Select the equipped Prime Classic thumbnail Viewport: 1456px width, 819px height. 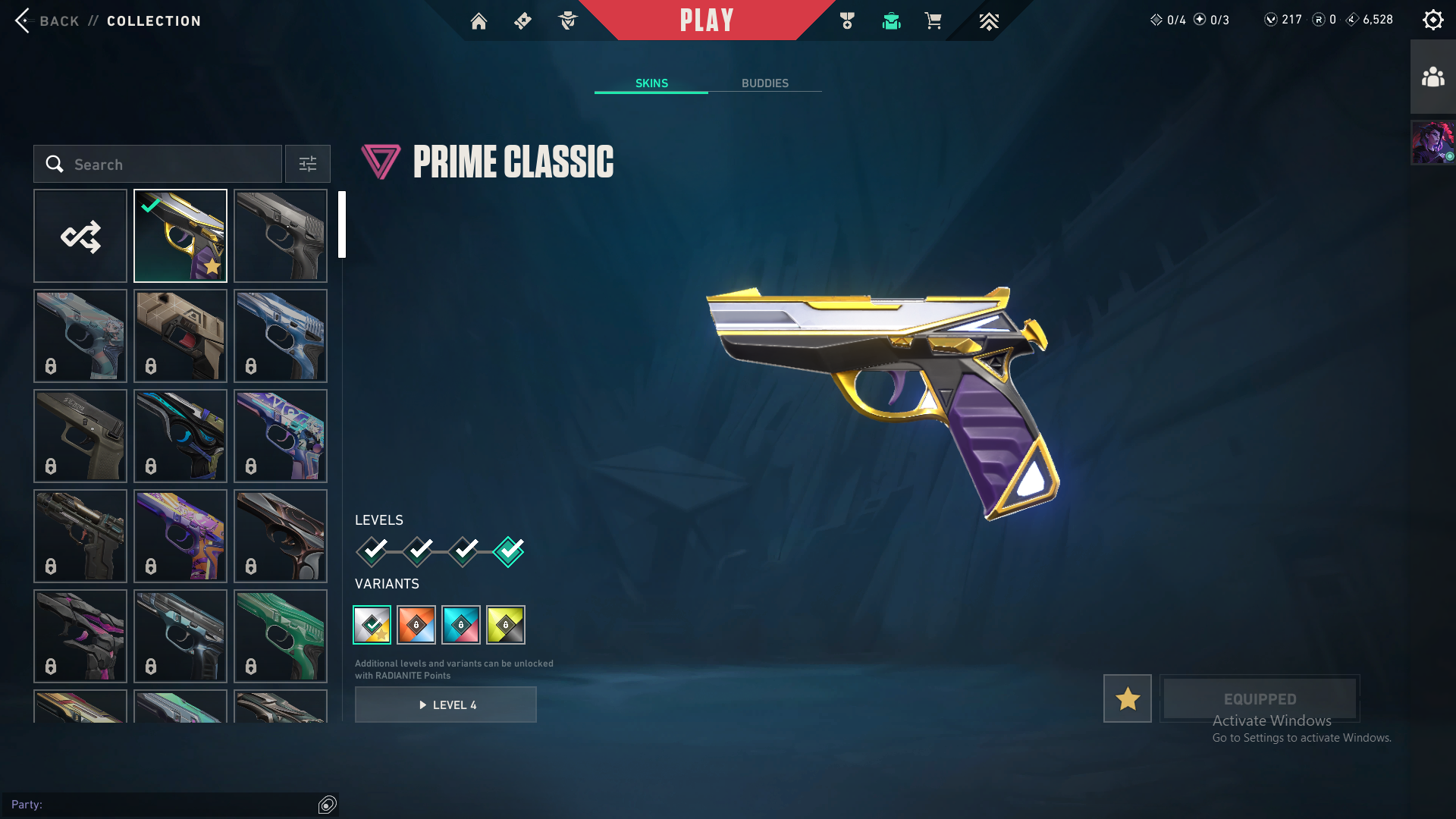pos(180,236)
